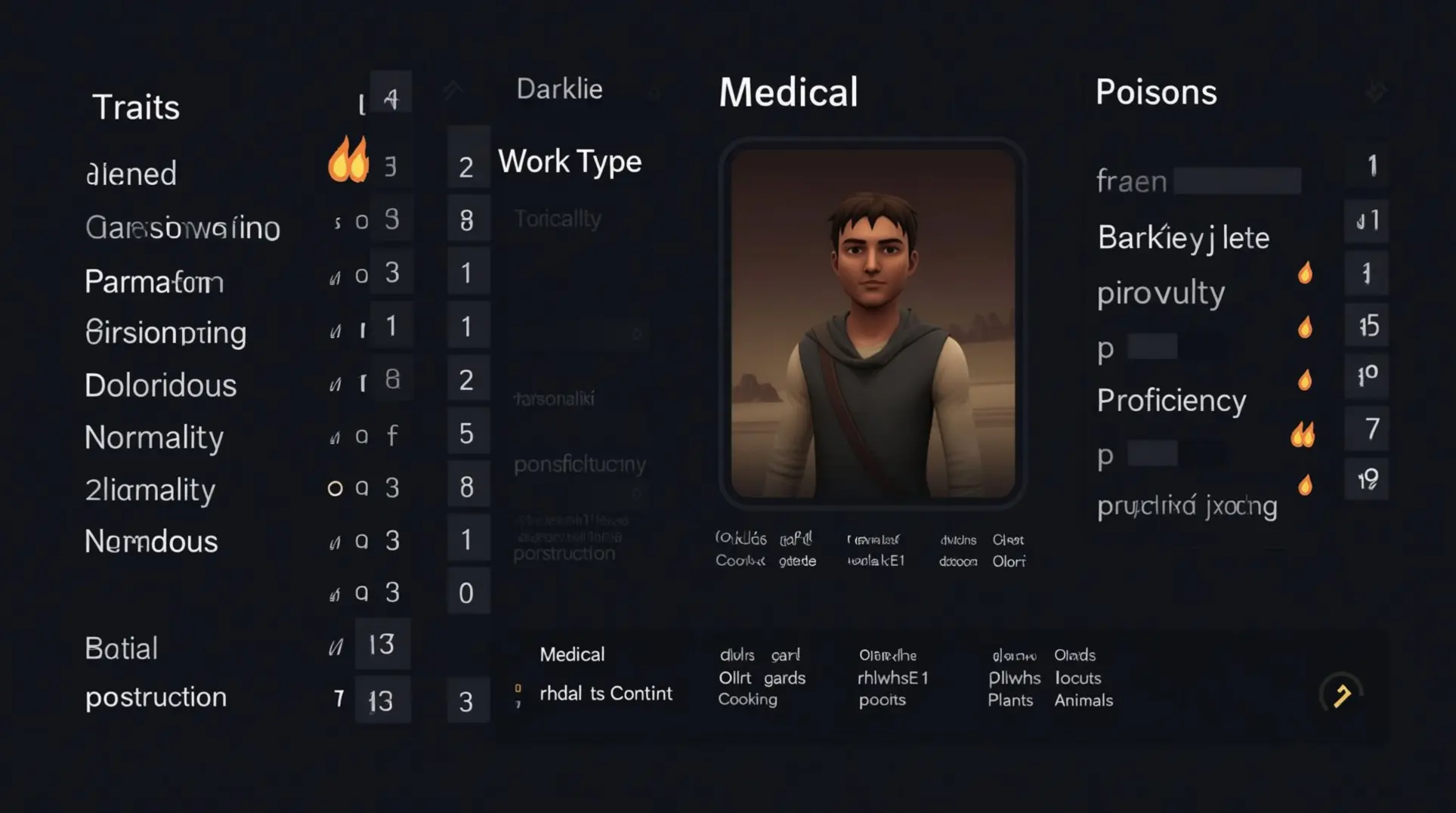Click the double-flame icon next to Proficiency

click(1303, 433)
